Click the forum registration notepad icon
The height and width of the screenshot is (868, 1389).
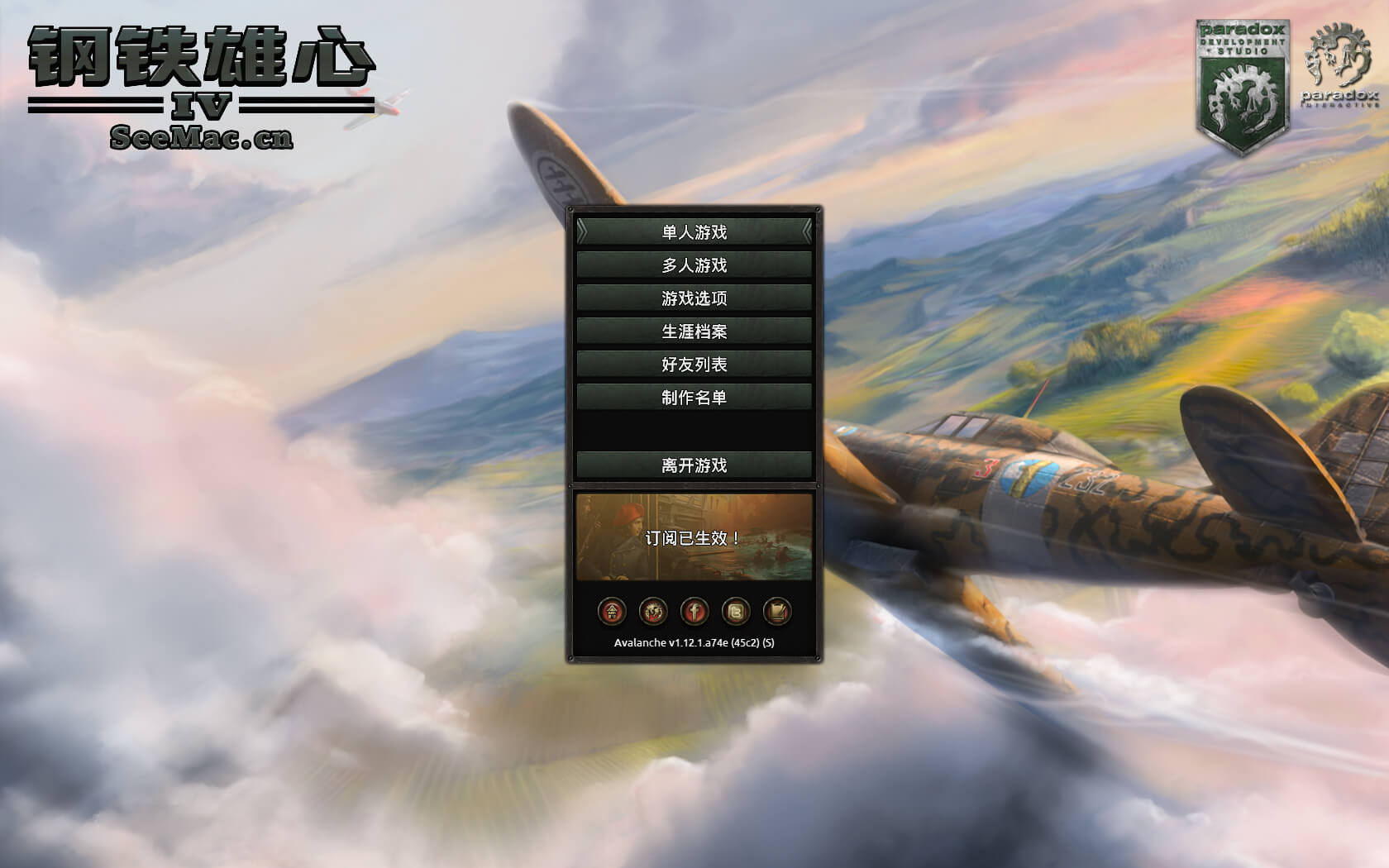click(x=780, y=612)
